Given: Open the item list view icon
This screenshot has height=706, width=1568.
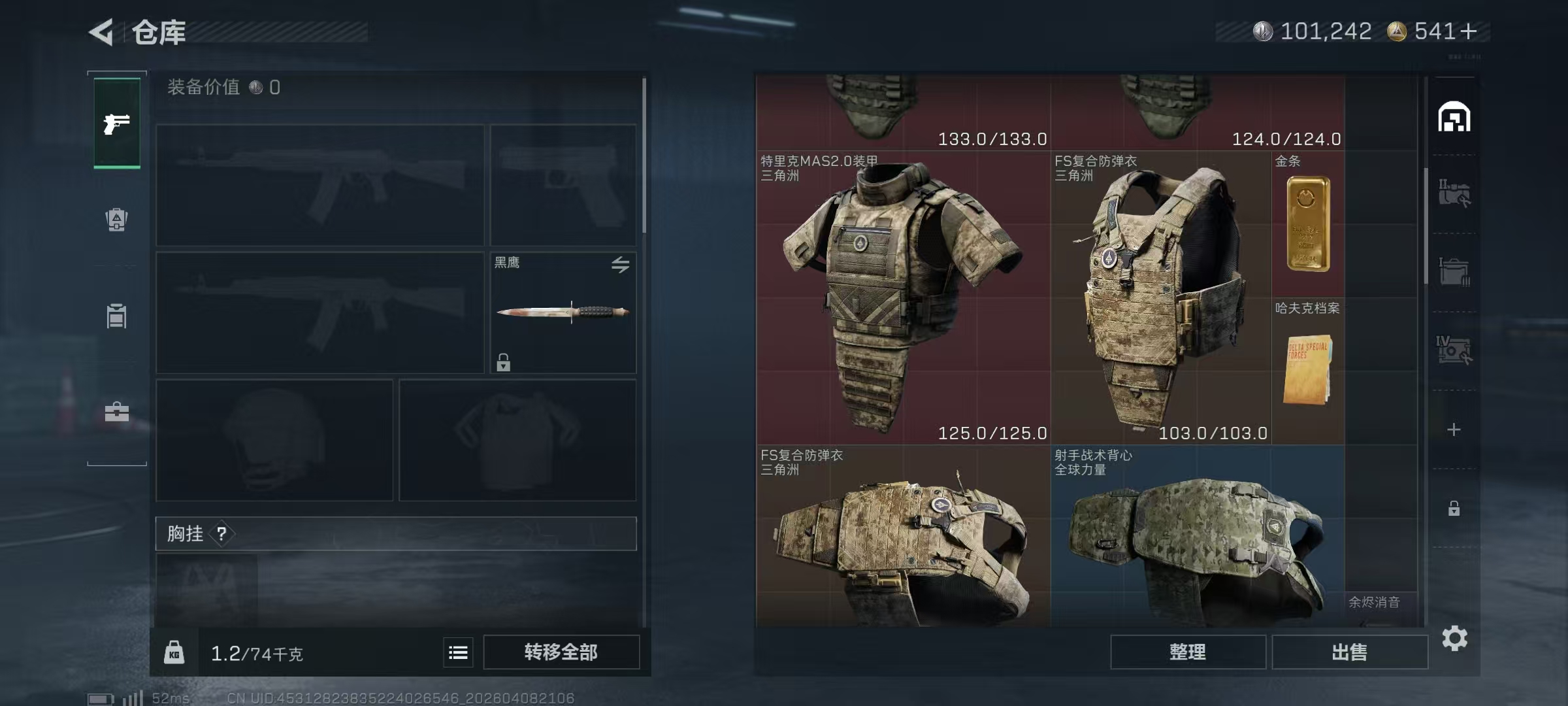Looking at the screenshot, I should click(458, 652).
